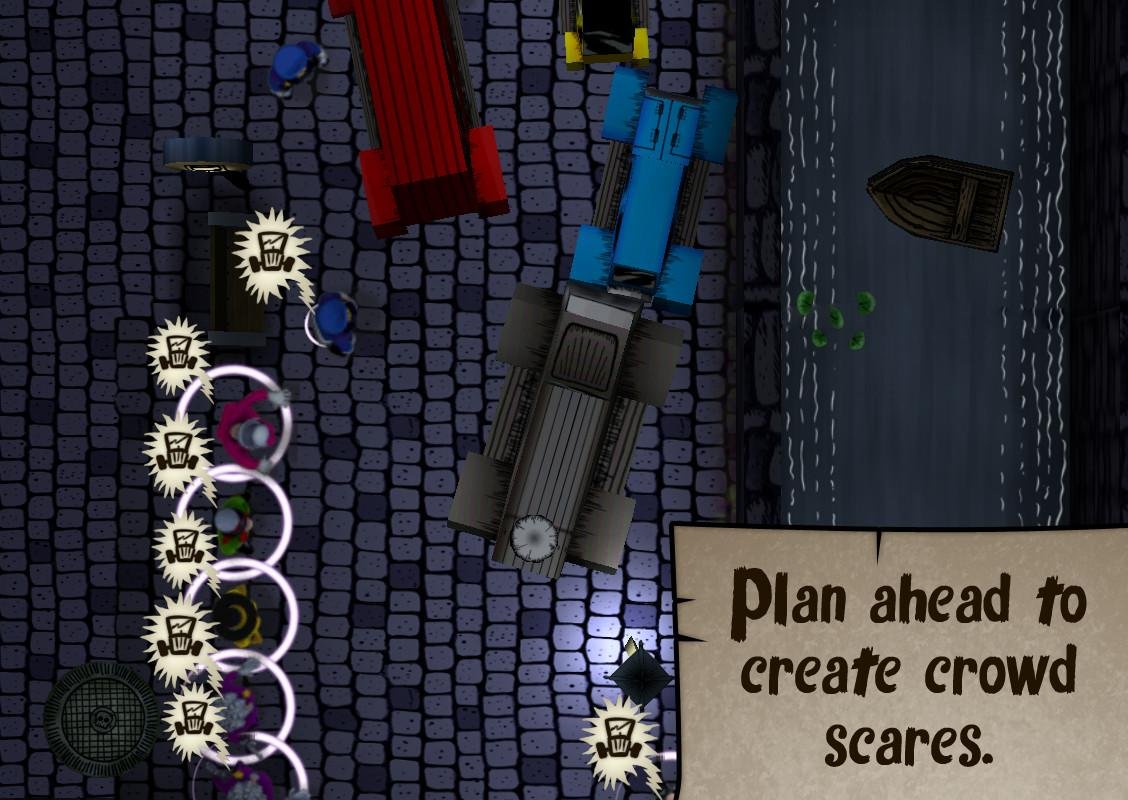Image resolution: width=1128 pixels, height=800 pixels.
Task: Dismiss the "Plan ahead" tutorial note
Action: [903, 665]
